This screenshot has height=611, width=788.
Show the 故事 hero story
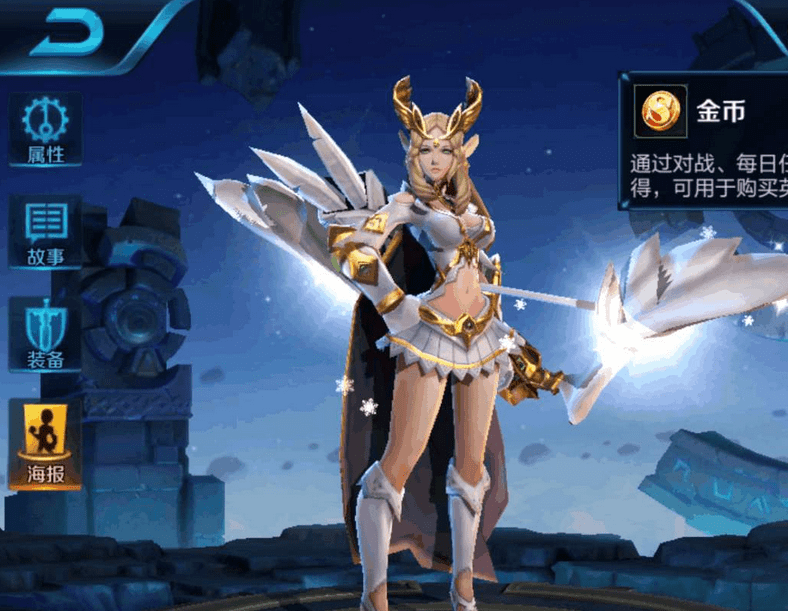(45, 233)
